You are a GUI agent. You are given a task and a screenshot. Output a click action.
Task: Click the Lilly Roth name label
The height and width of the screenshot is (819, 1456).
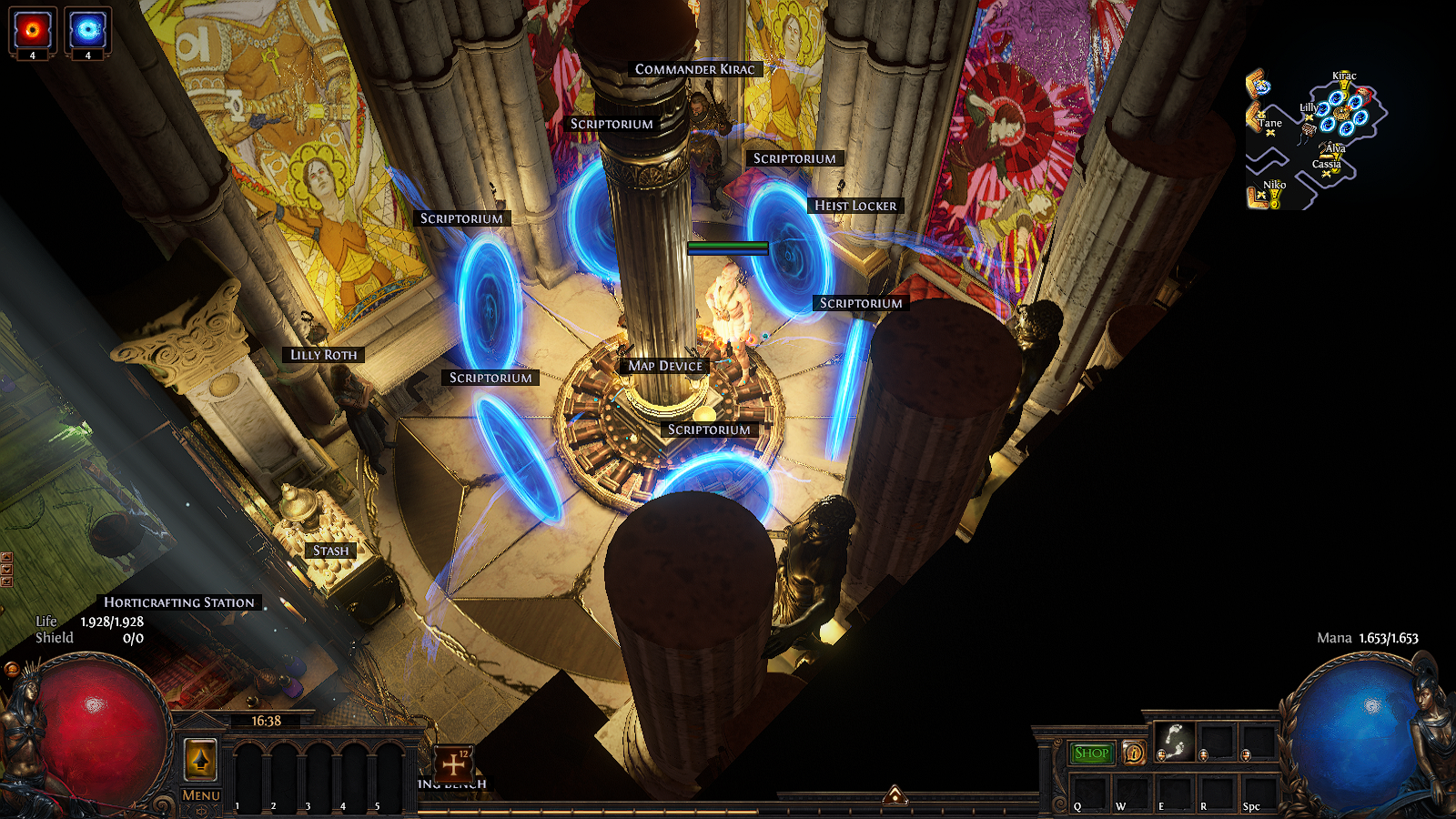[x=324, y=355]
